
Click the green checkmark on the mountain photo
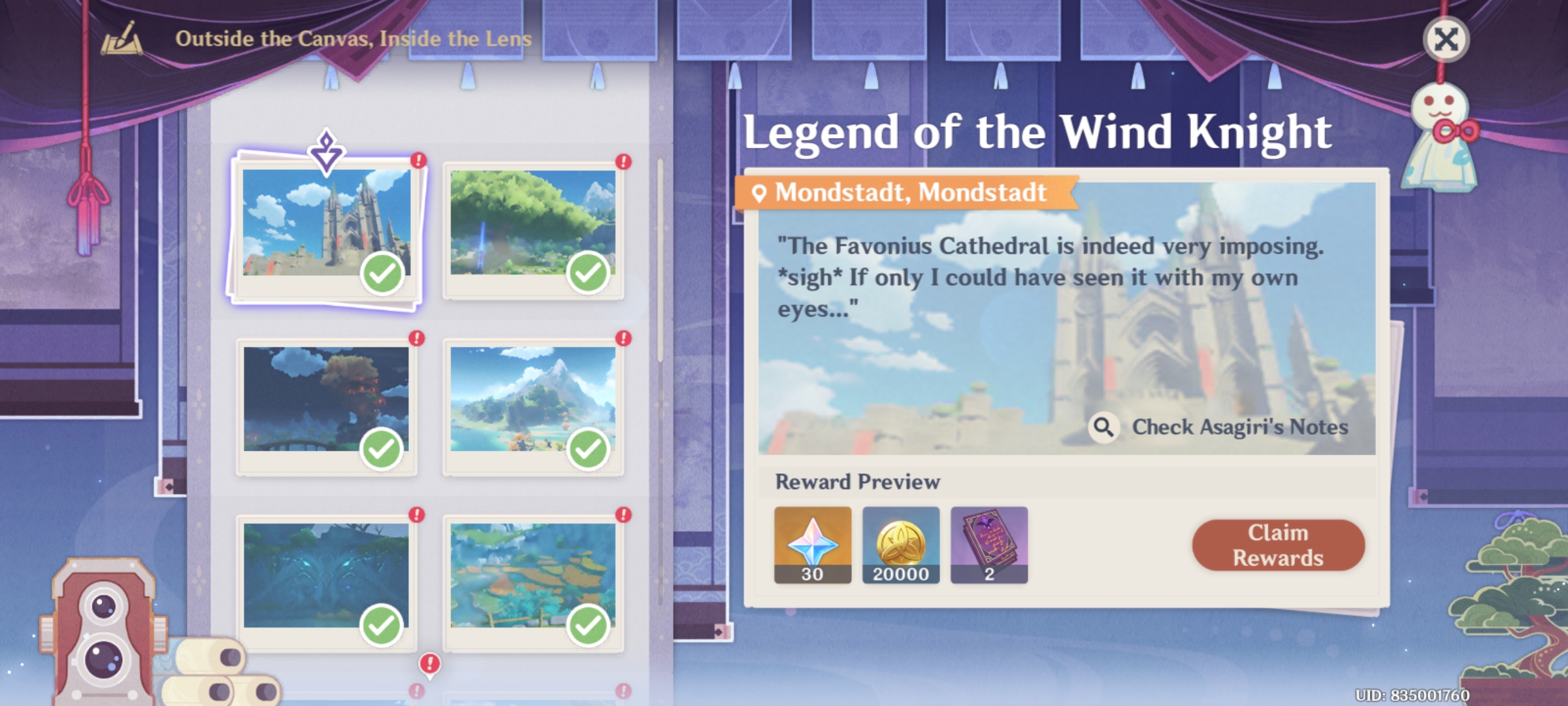click(x=588, y=449)
